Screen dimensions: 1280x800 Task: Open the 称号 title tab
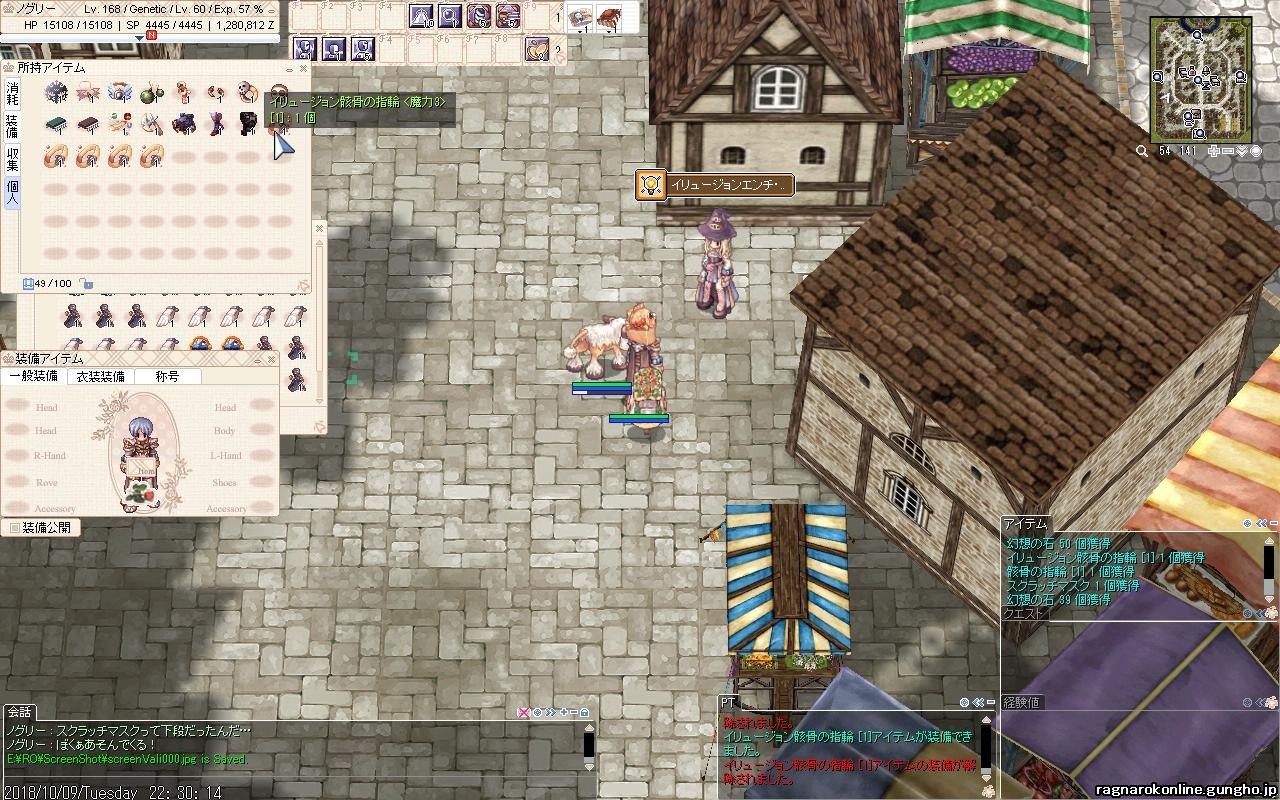coord(167,377)
